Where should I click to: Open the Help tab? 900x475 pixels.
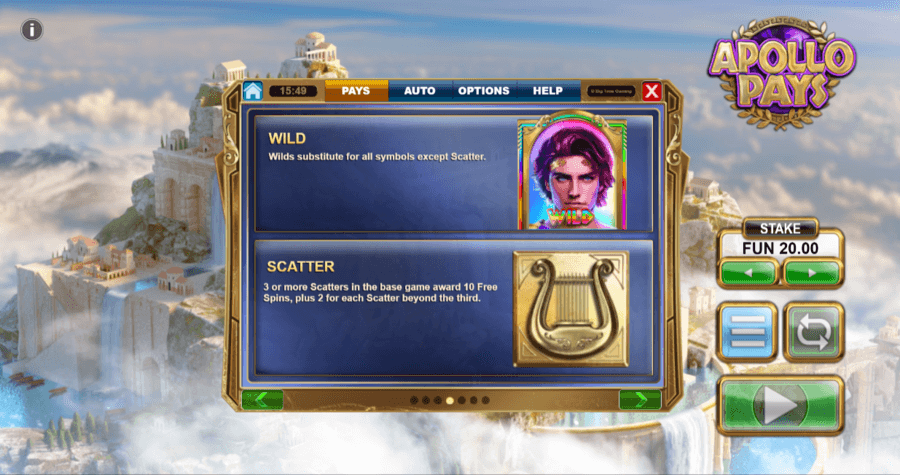point(548,91)
